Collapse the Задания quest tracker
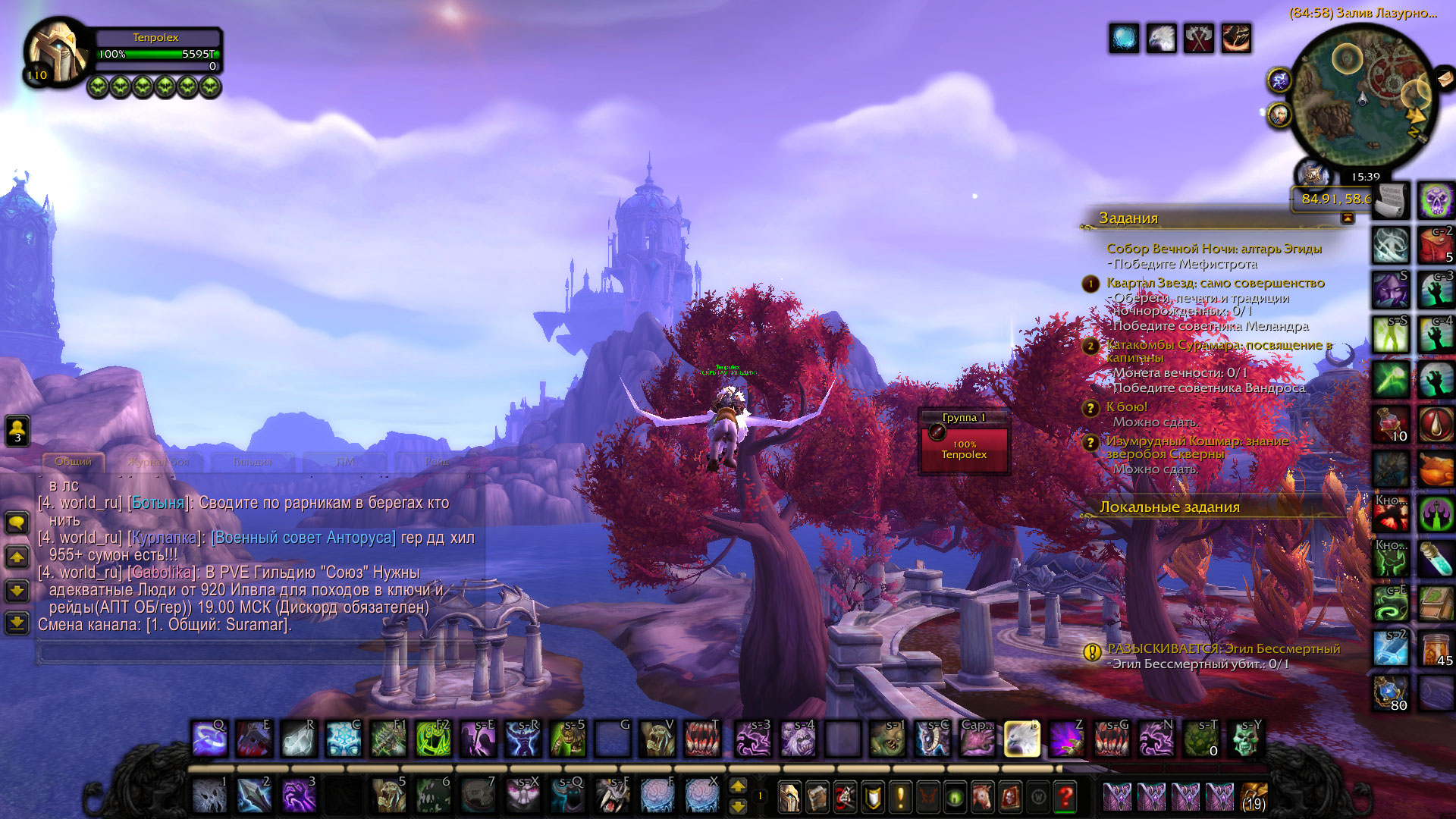This screenshot has height=819, width=1456. (x=1348, y=218)
